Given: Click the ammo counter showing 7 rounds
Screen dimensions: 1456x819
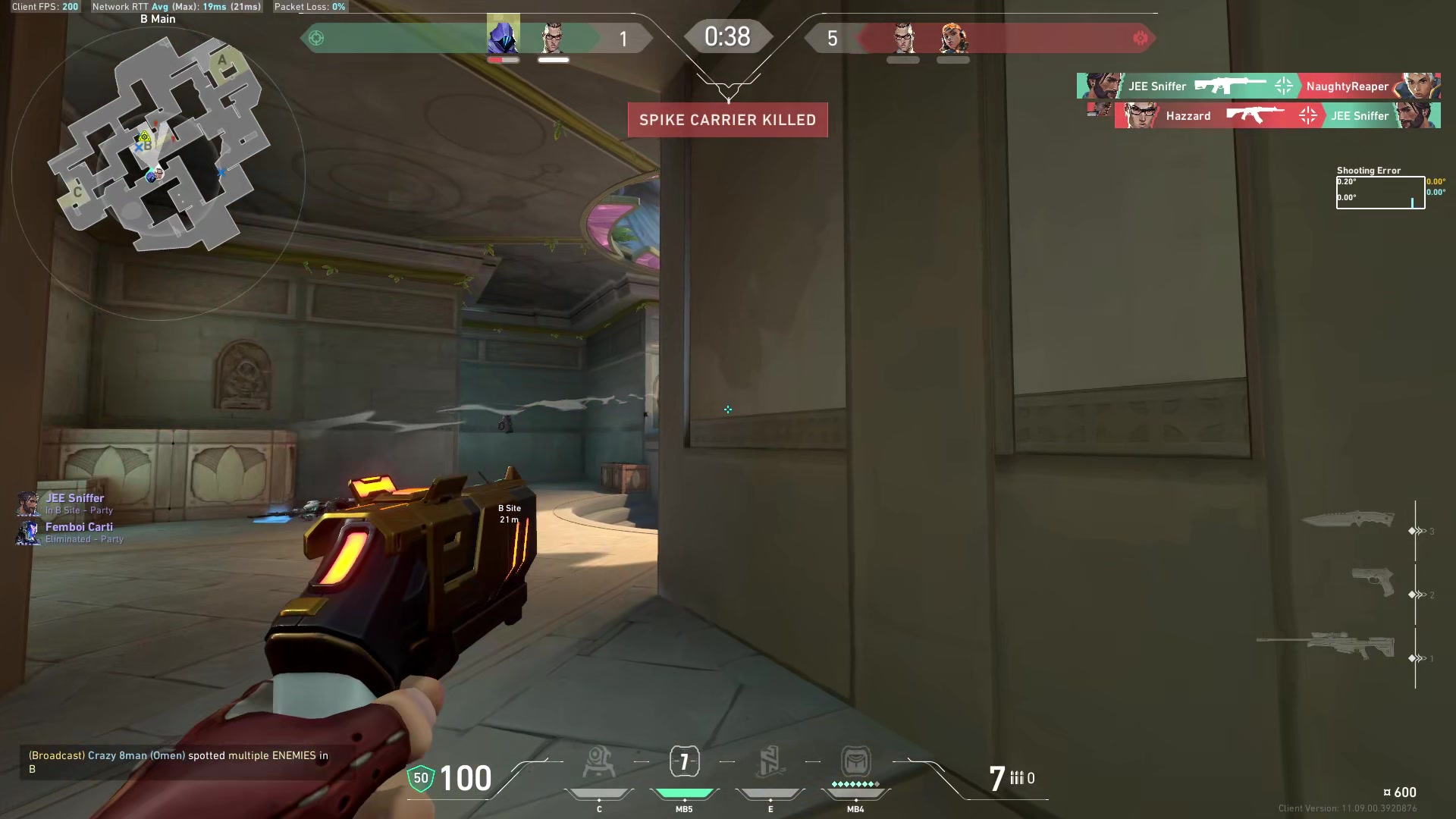Looking at the screenshot, I should pyautogui.click(x=996, y=777).
